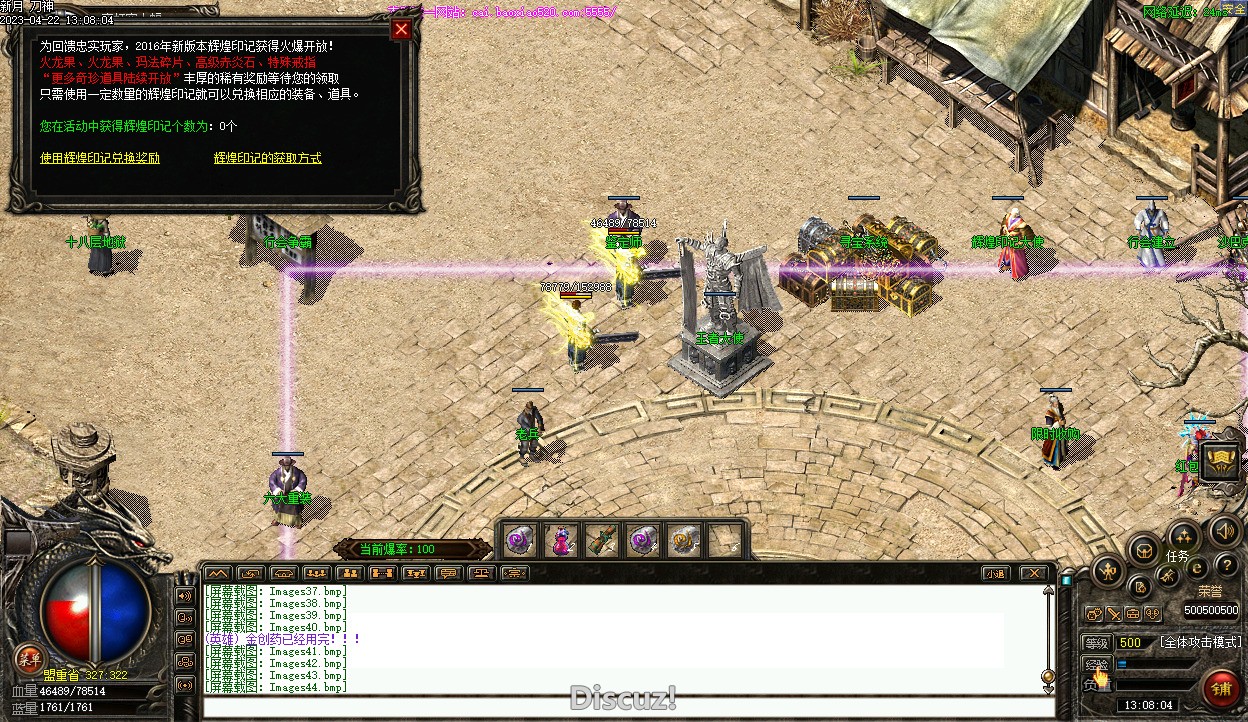Viewport: 1248px width, 722px height.
Task: Open the bag inventory round button
Action: point(1143,550)
